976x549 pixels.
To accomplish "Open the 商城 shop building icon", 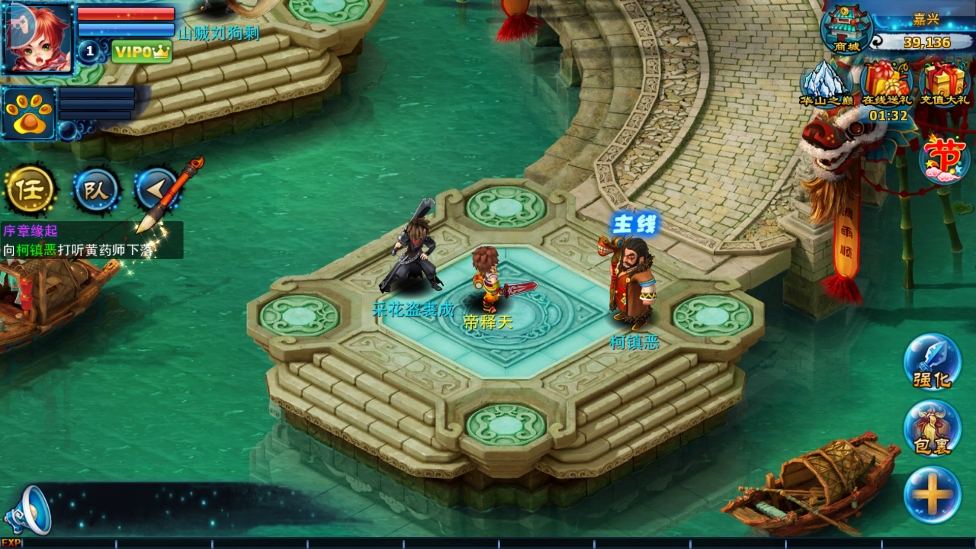I will point(845,28).
